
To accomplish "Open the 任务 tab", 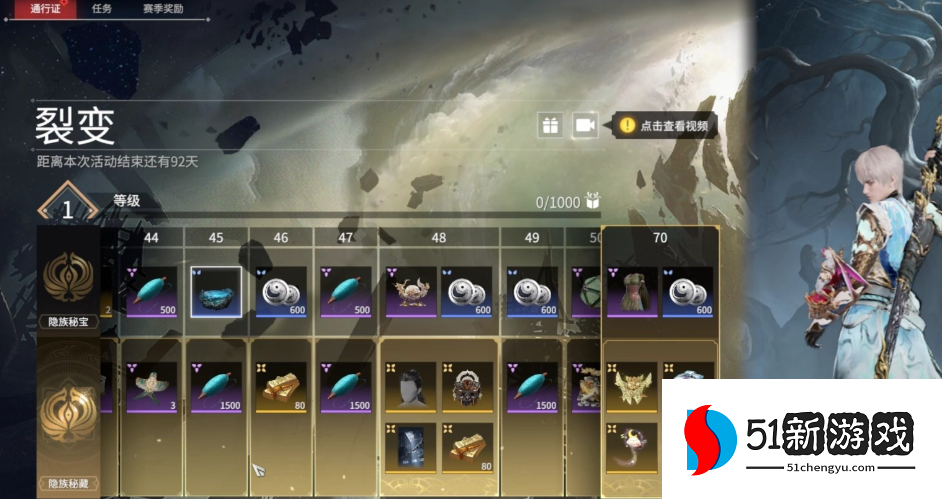I will (102, 9).
